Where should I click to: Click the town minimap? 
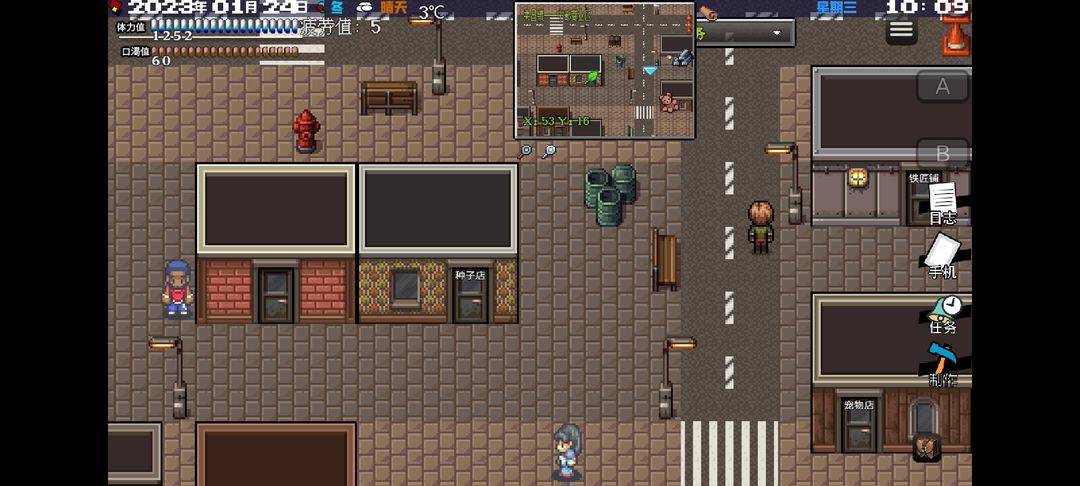[605, 70]
